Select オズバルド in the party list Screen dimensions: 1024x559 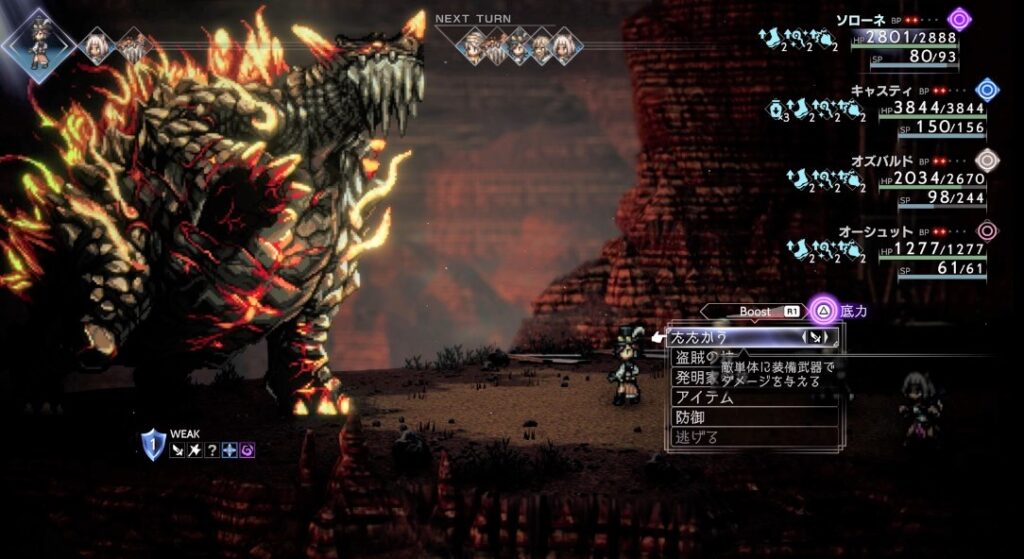(882, 161)
